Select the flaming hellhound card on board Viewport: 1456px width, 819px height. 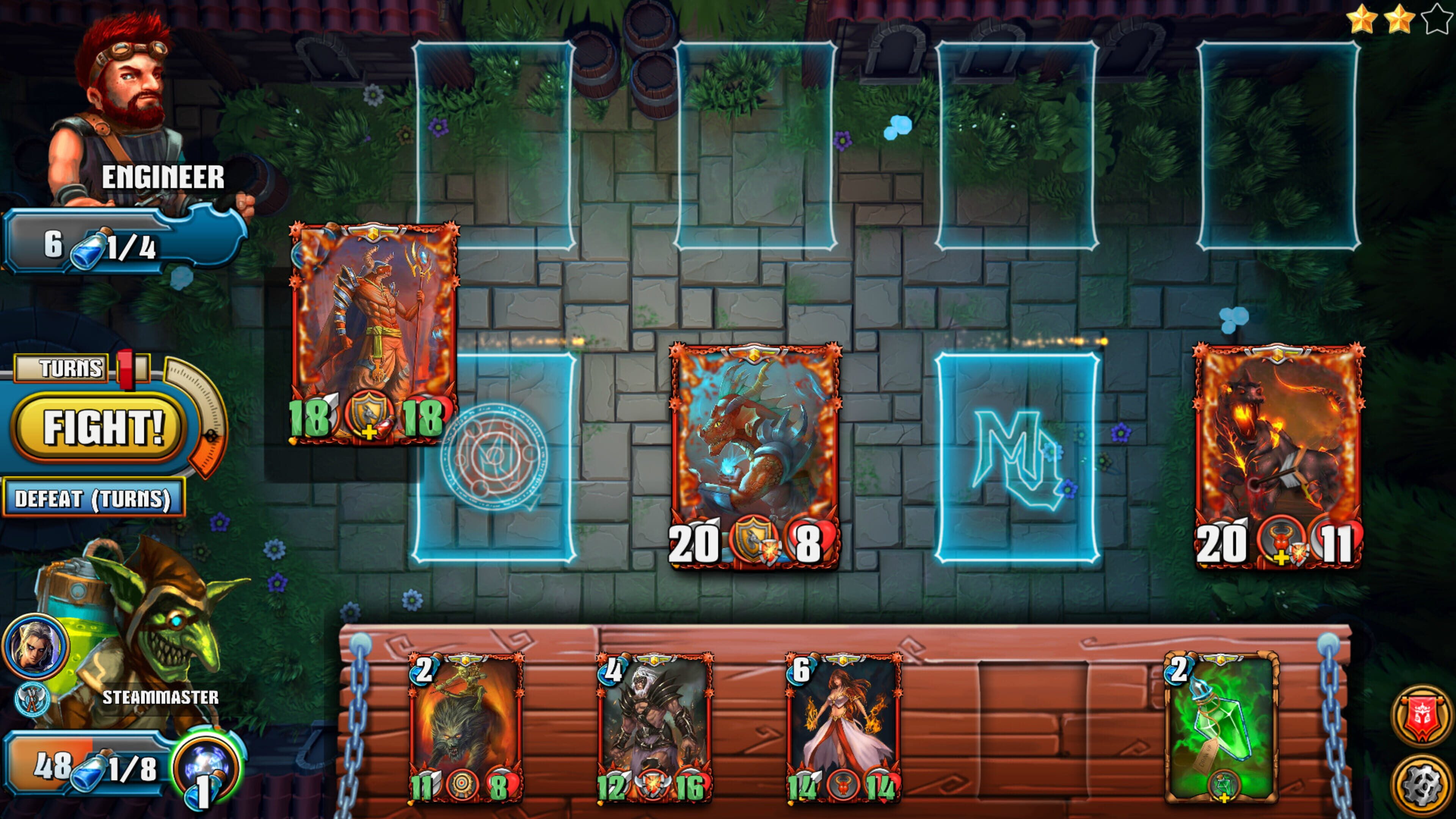pyautogui.click(x=1279, y=455)
